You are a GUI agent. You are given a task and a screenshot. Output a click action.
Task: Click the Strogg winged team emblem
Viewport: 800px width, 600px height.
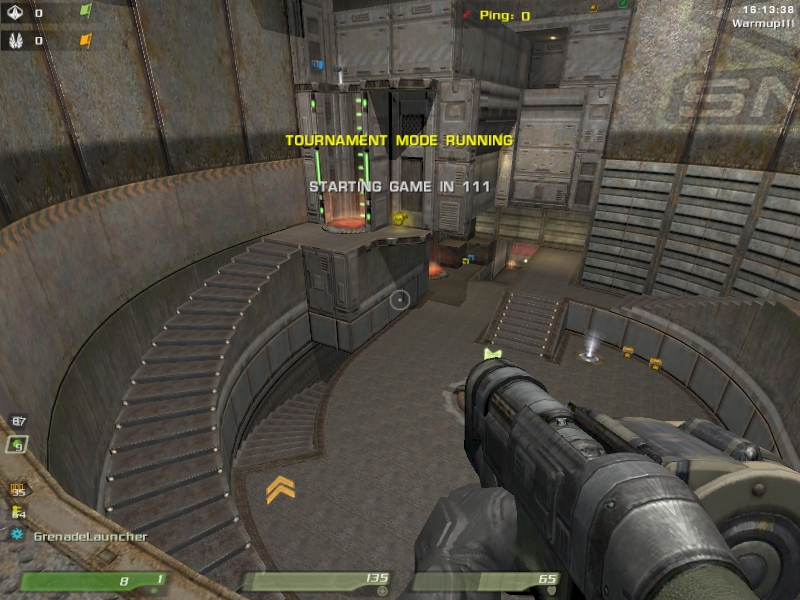tap(14, 41)
